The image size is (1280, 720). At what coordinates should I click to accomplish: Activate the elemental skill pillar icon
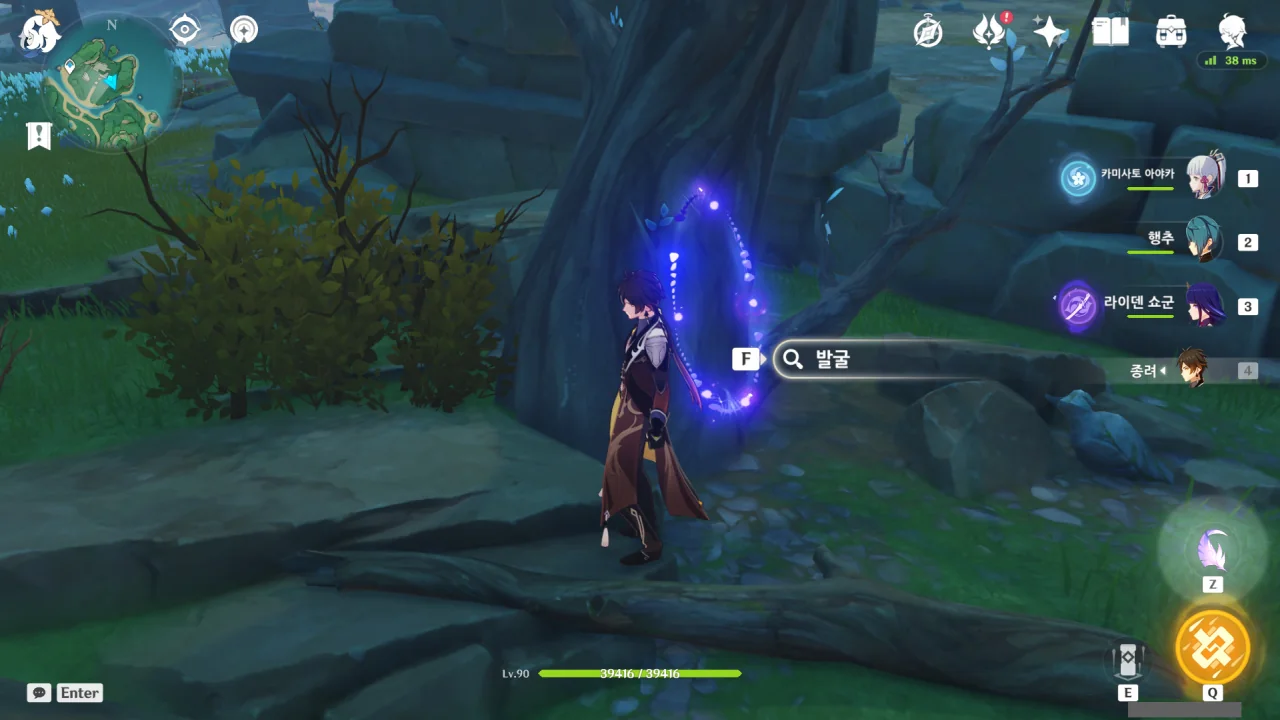[x=1128, y=660]
